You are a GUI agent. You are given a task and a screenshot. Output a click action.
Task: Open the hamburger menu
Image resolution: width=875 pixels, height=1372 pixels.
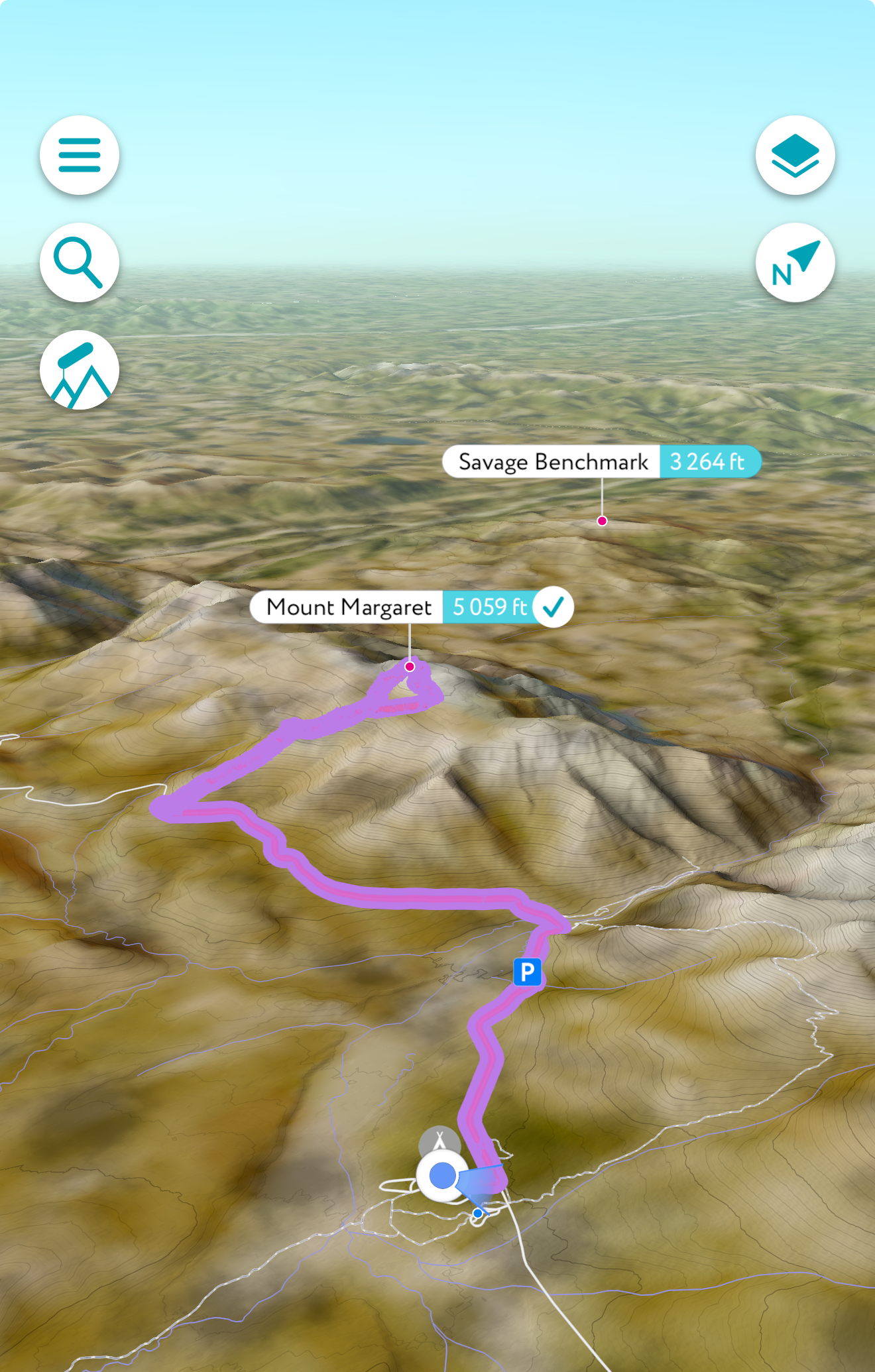tap(80, 155)
